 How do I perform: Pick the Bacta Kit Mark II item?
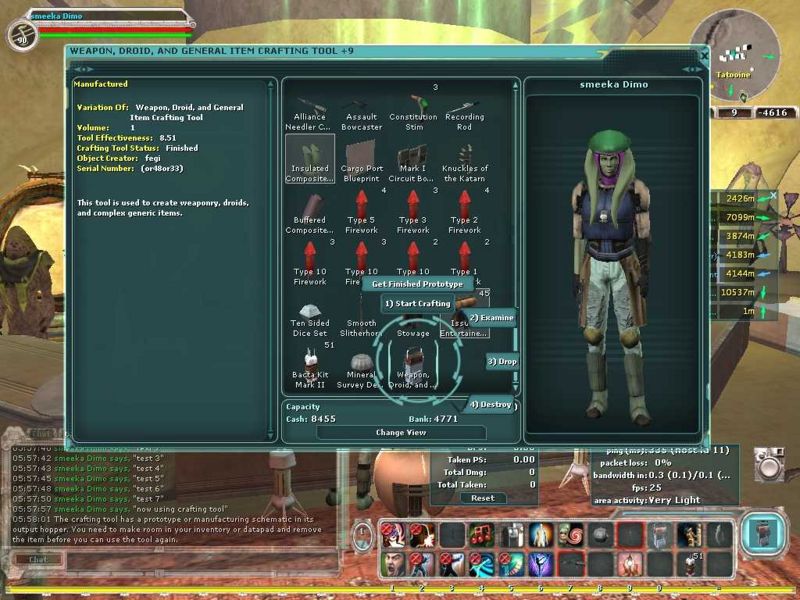[x=309, y=368]
